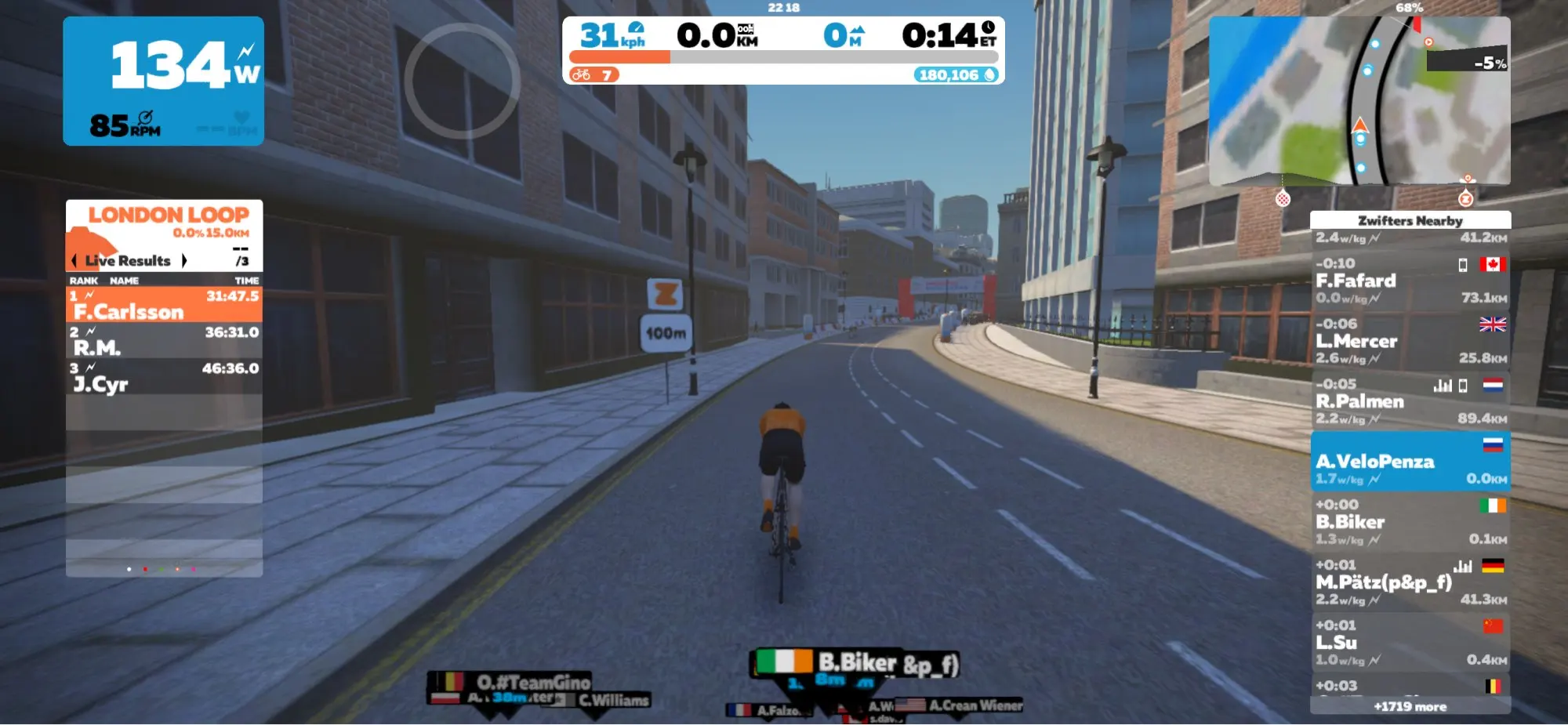This screenshot has height=725, width=1568.
Task: Select L.Su in the nearby list
Action: tap(1410, 643)
